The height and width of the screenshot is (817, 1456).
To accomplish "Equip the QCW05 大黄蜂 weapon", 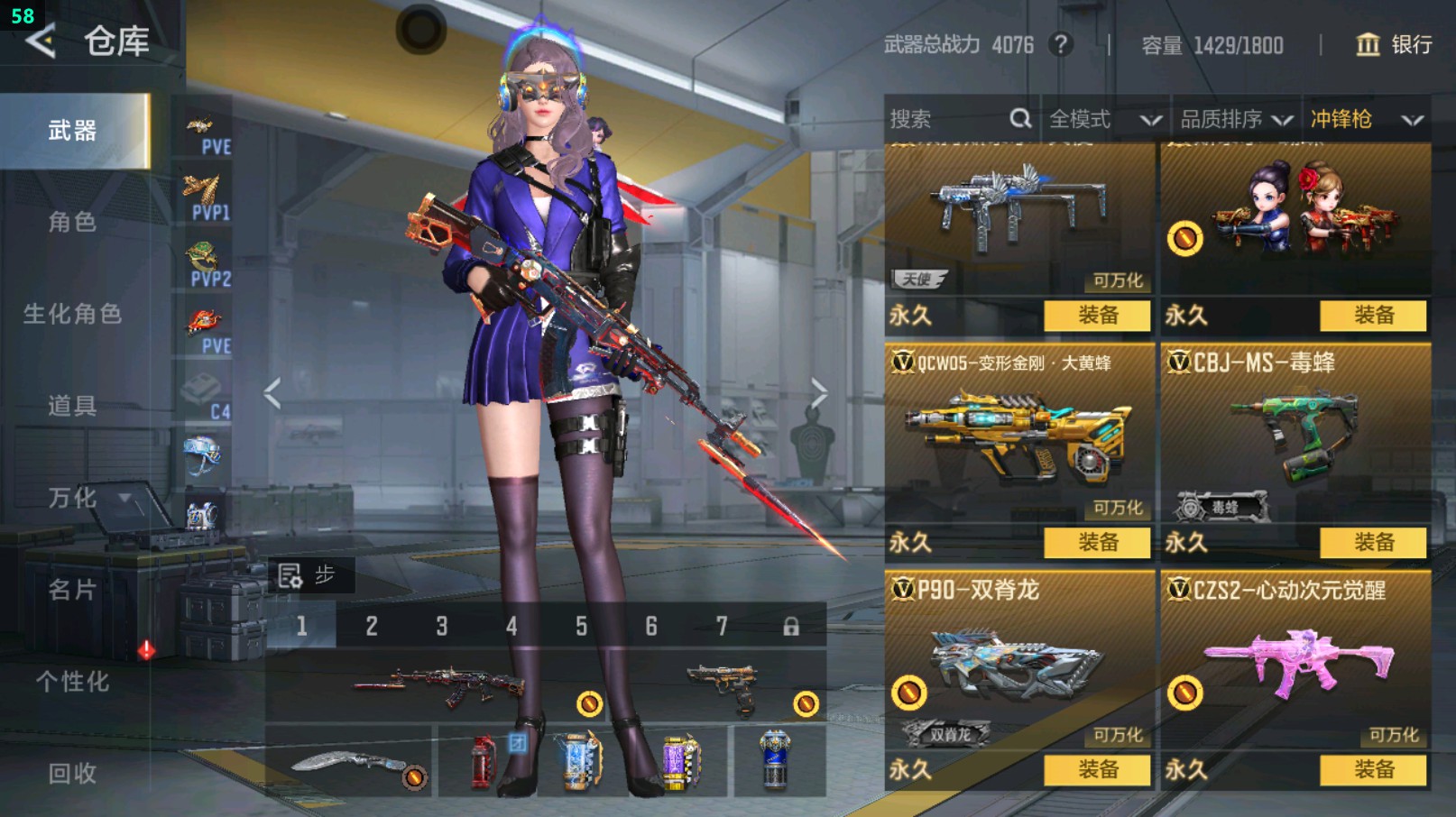I will 1097,543.
